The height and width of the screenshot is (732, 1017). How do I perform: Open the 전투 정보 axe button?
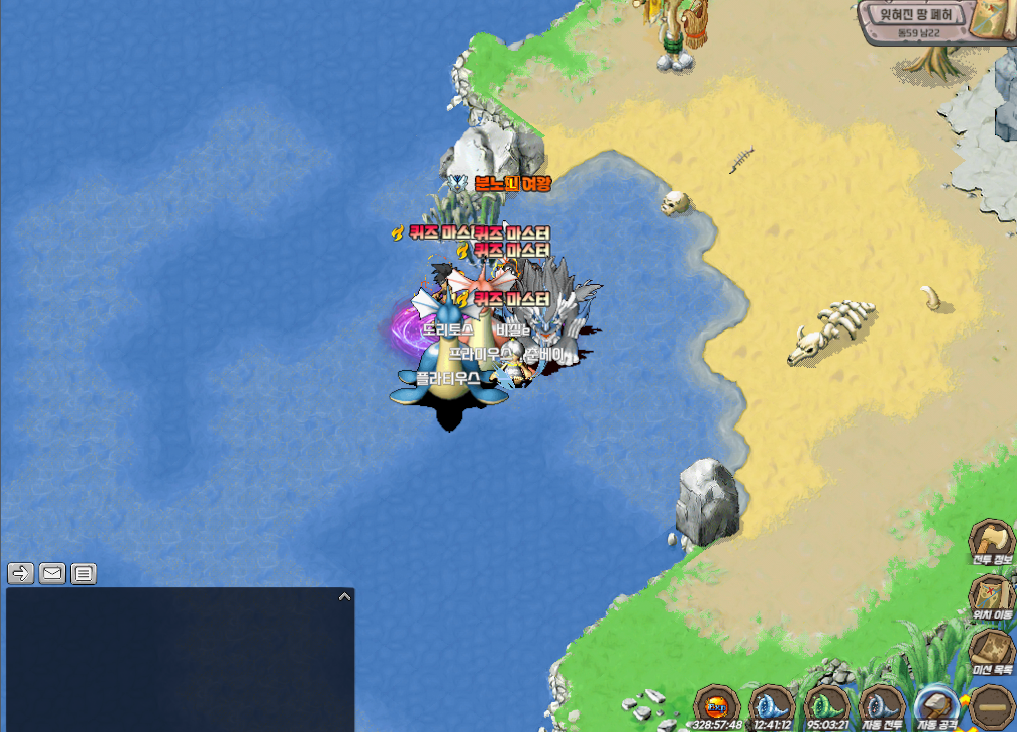tap(991, 542)
